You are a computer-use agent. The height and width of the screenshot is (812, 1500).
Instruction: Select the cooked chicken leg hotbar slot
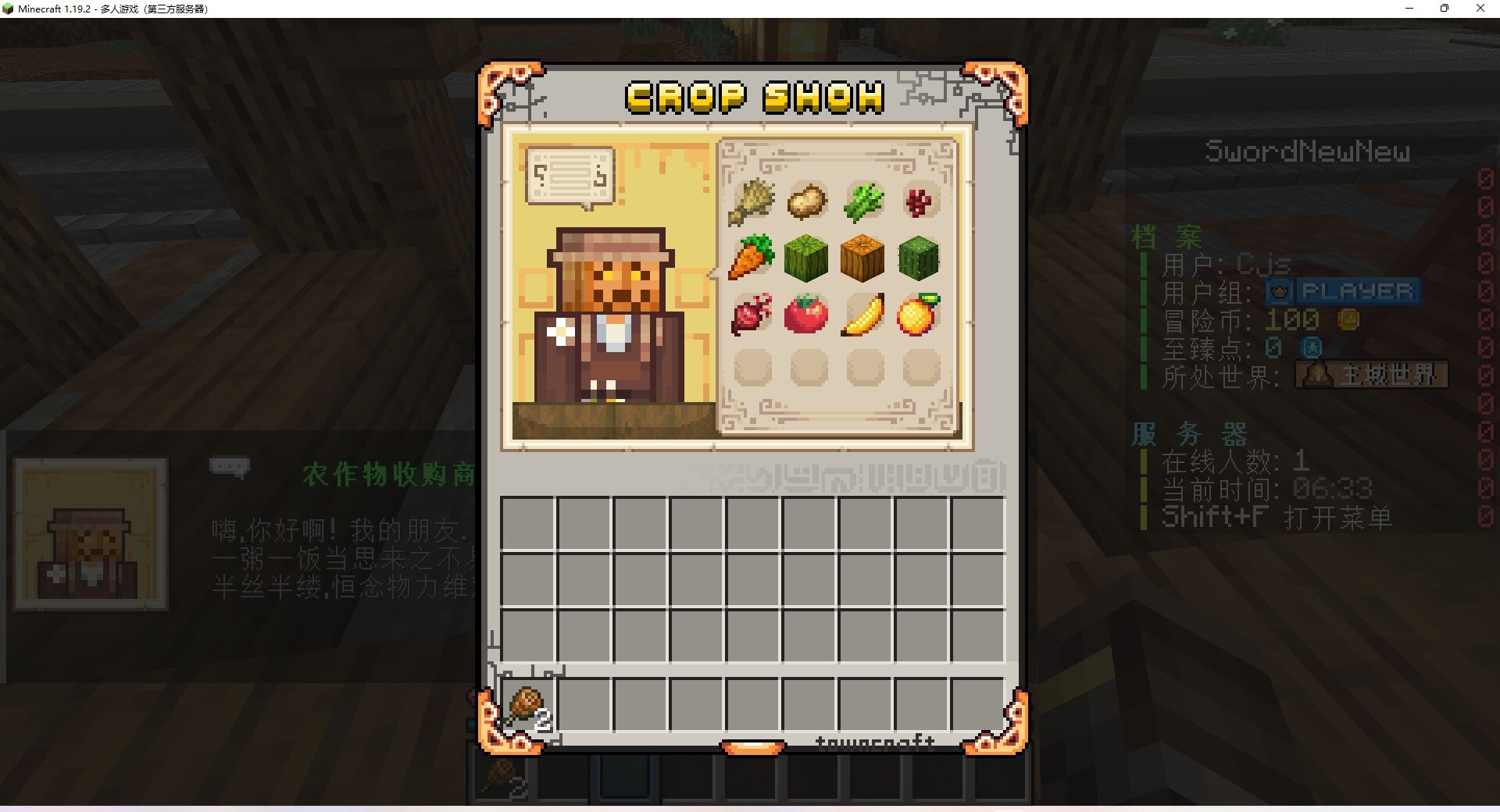tap(527, 707)
